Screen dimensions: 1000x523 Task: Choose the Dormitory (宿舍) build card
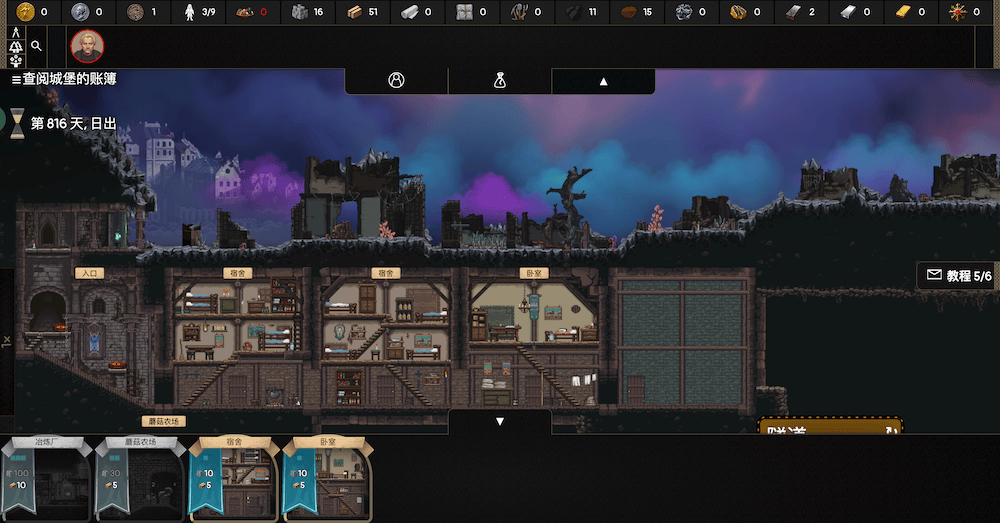coord(234,478)
